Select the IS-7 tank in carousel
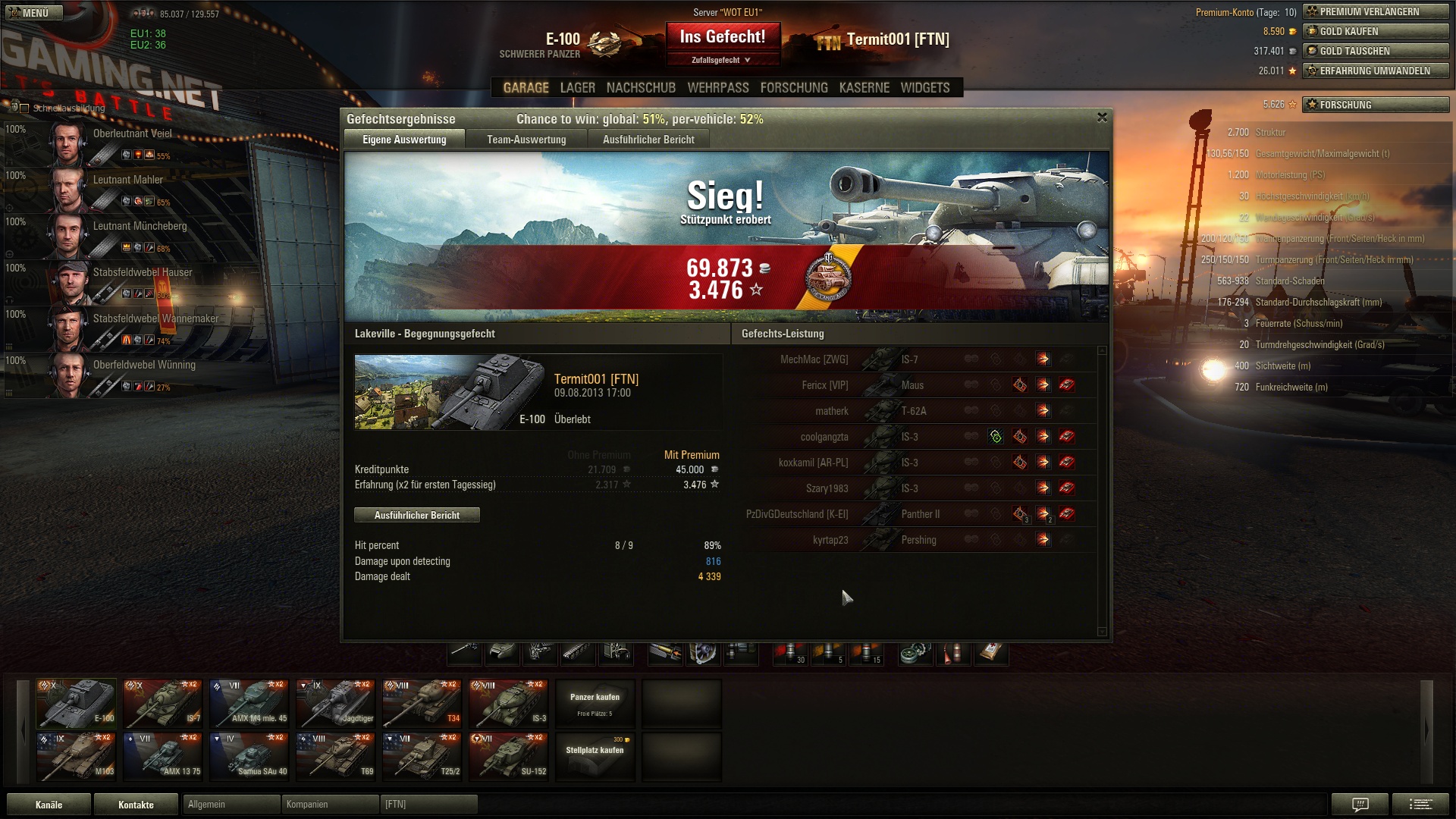The height and width of the screenshot is (819, 1456). pyautogui.click(x=163, y=703)
